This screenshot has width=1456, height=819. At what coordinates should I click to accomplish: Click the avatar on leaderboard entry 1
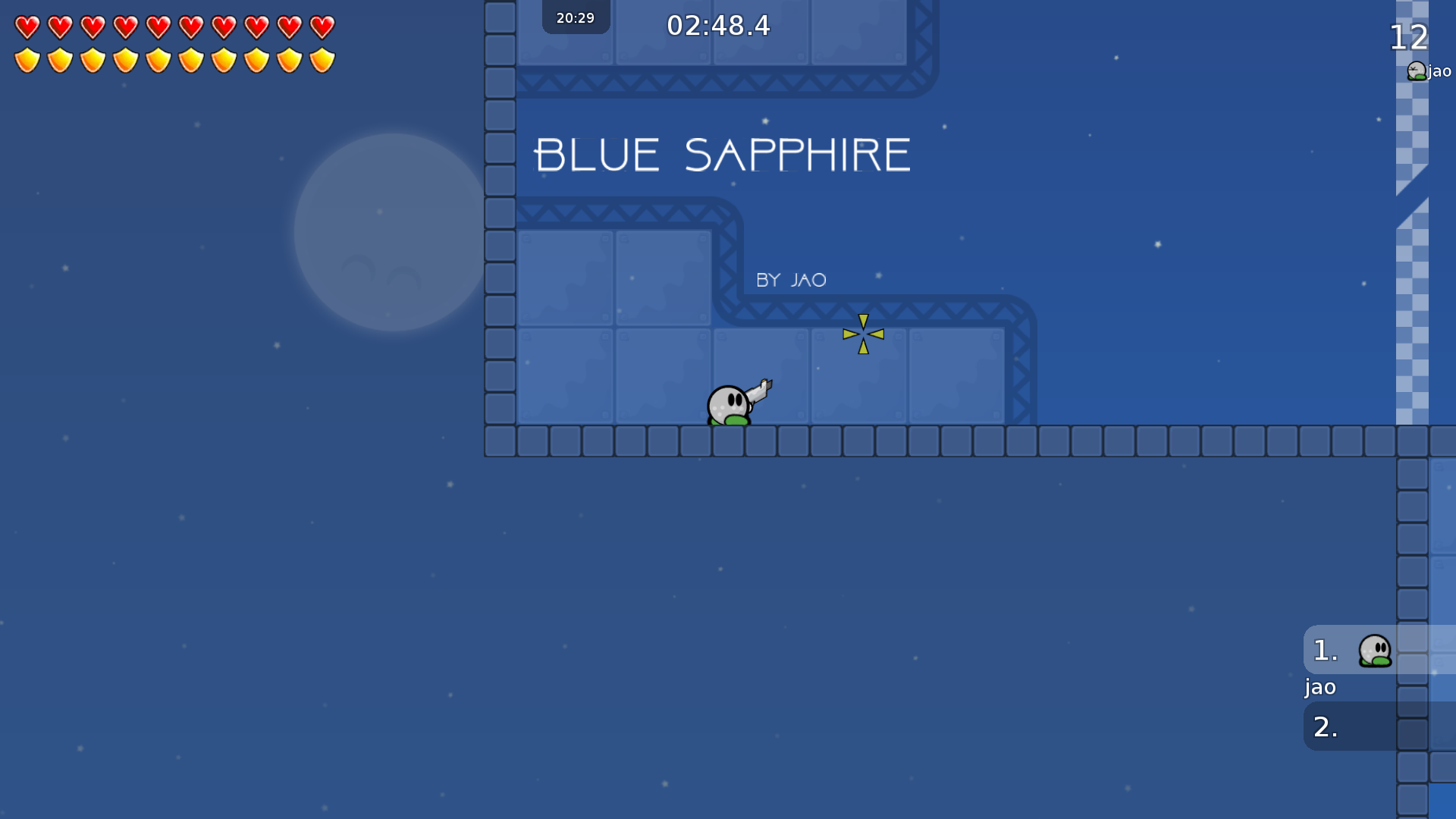[x=1377, y=650]
